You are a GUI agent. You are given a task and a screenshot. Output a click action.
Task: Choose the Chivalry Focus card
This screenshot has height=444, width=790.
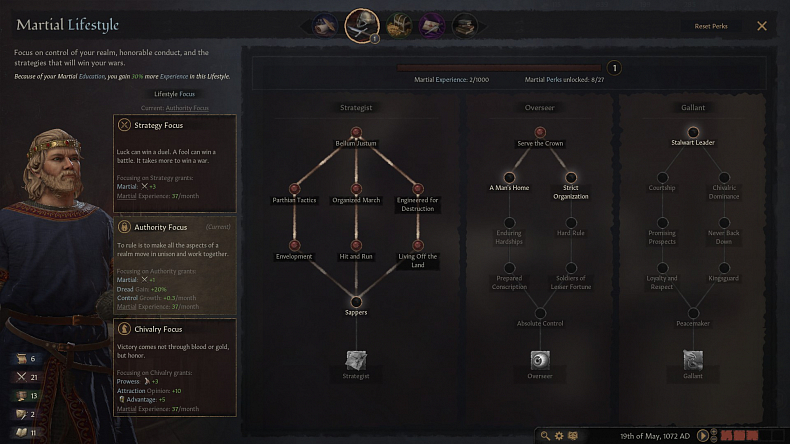(175, 366)
